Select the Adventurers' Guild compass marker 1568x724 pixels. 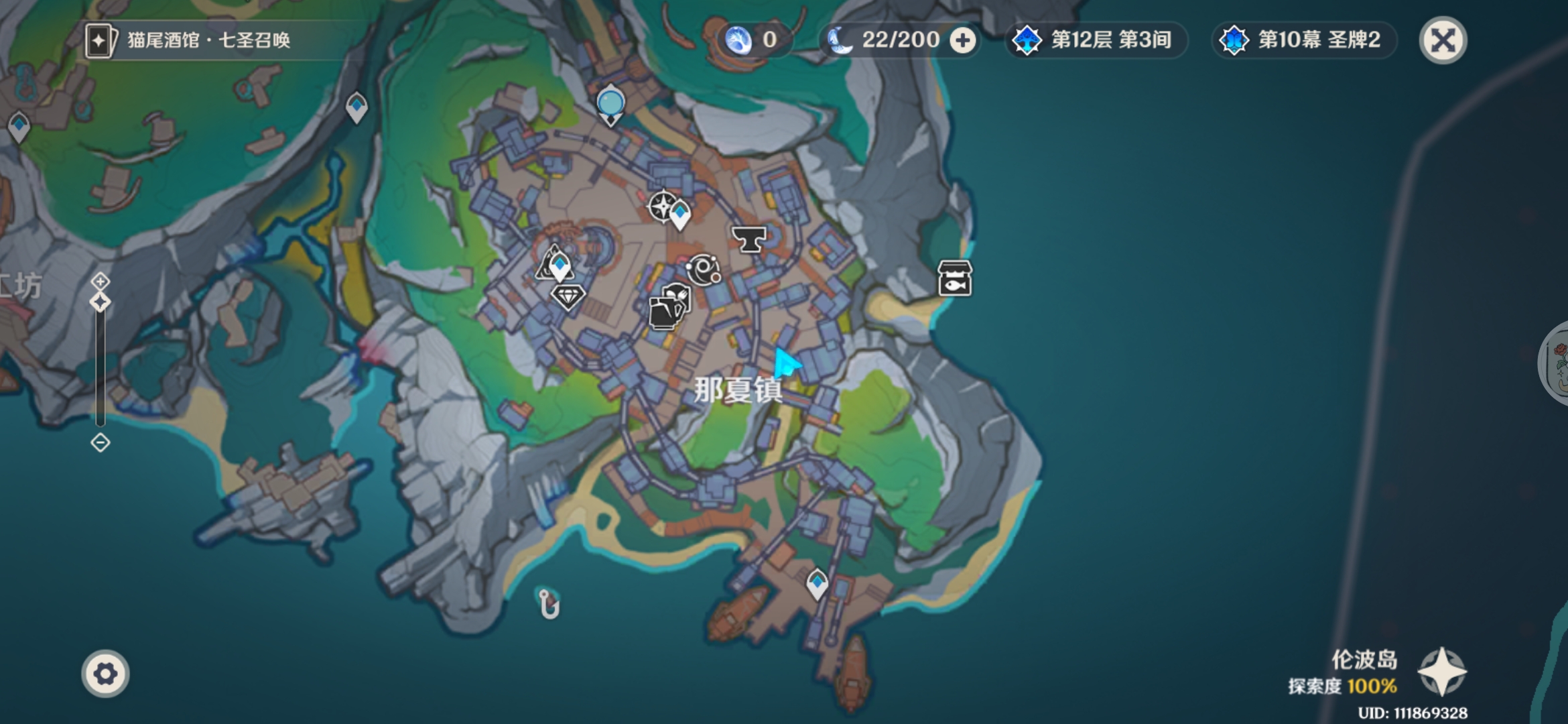662,206
